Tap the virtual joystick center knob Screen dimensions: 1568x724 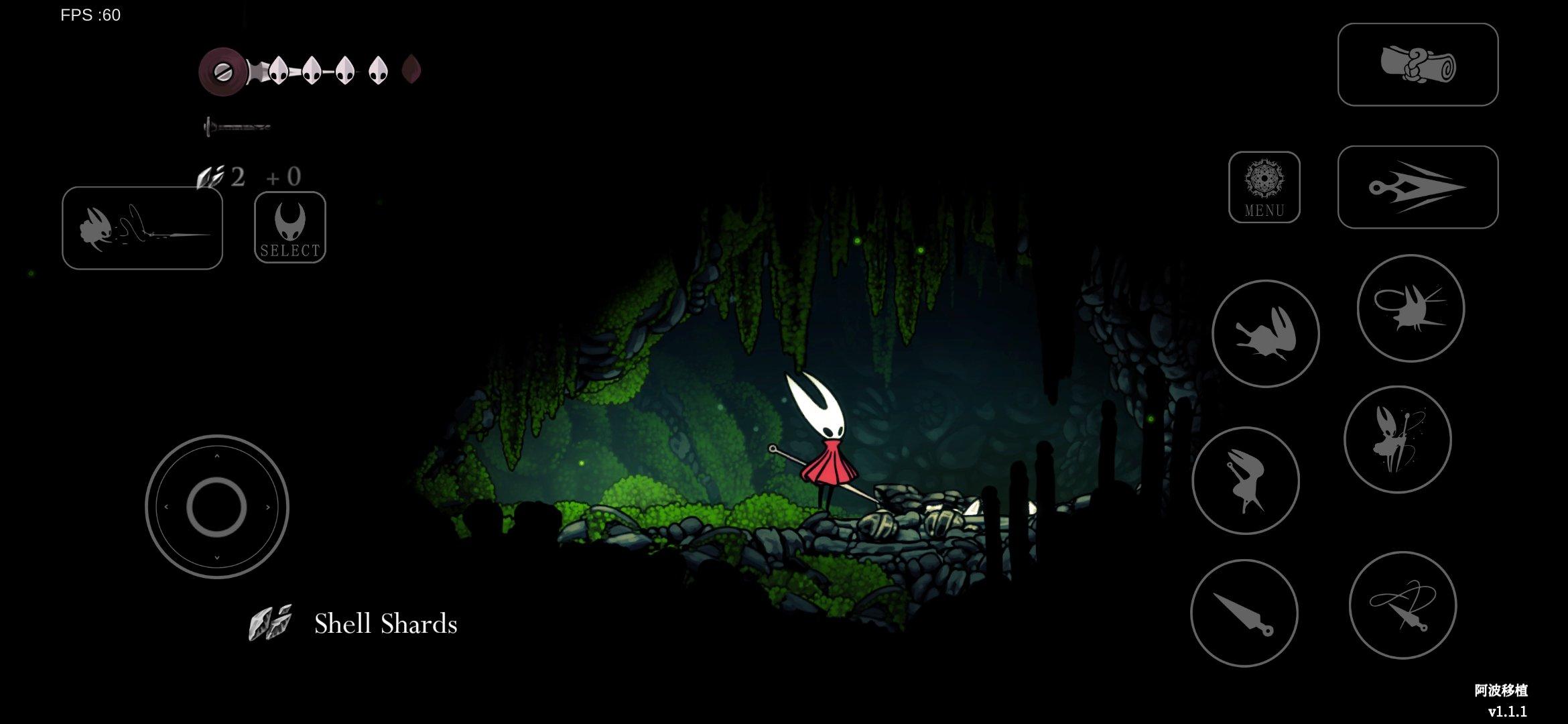point(216,507)
